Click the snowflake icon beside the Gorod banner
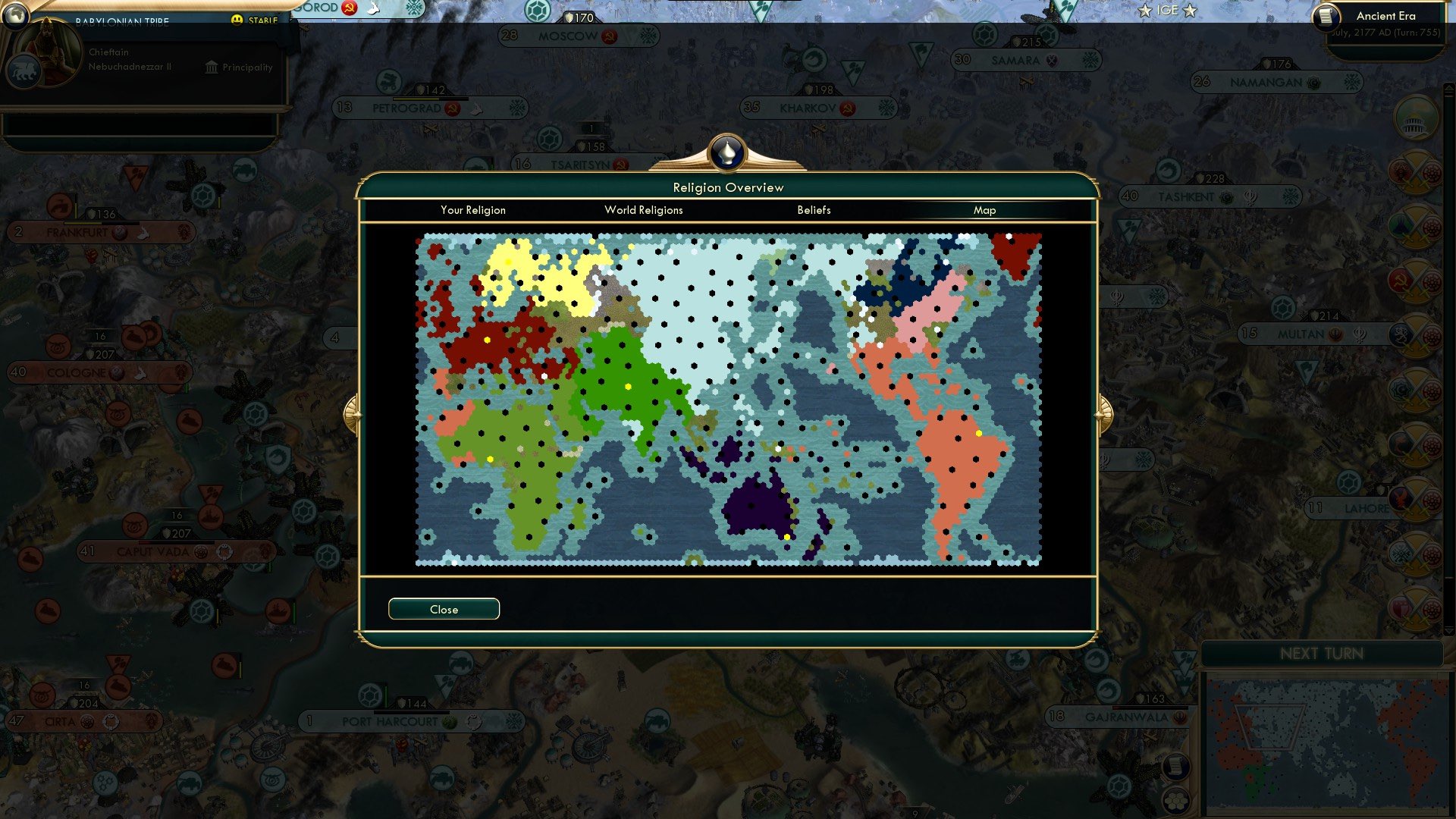The width and height of the screenshot is (1456, 819). coord(415,8)
